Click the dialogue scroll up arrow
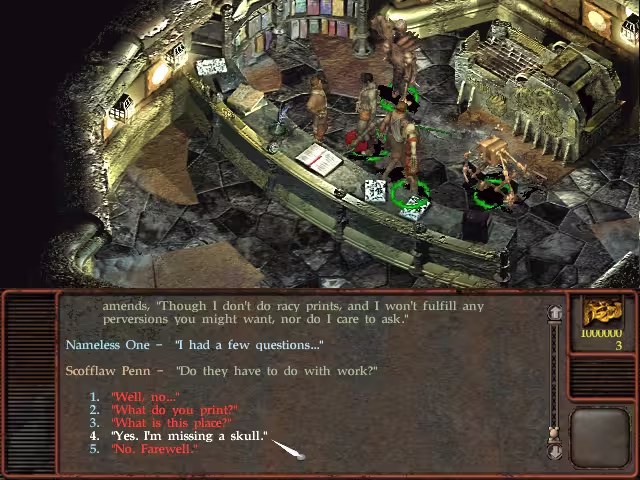This screenshot has width=640, height=480. 554,313
